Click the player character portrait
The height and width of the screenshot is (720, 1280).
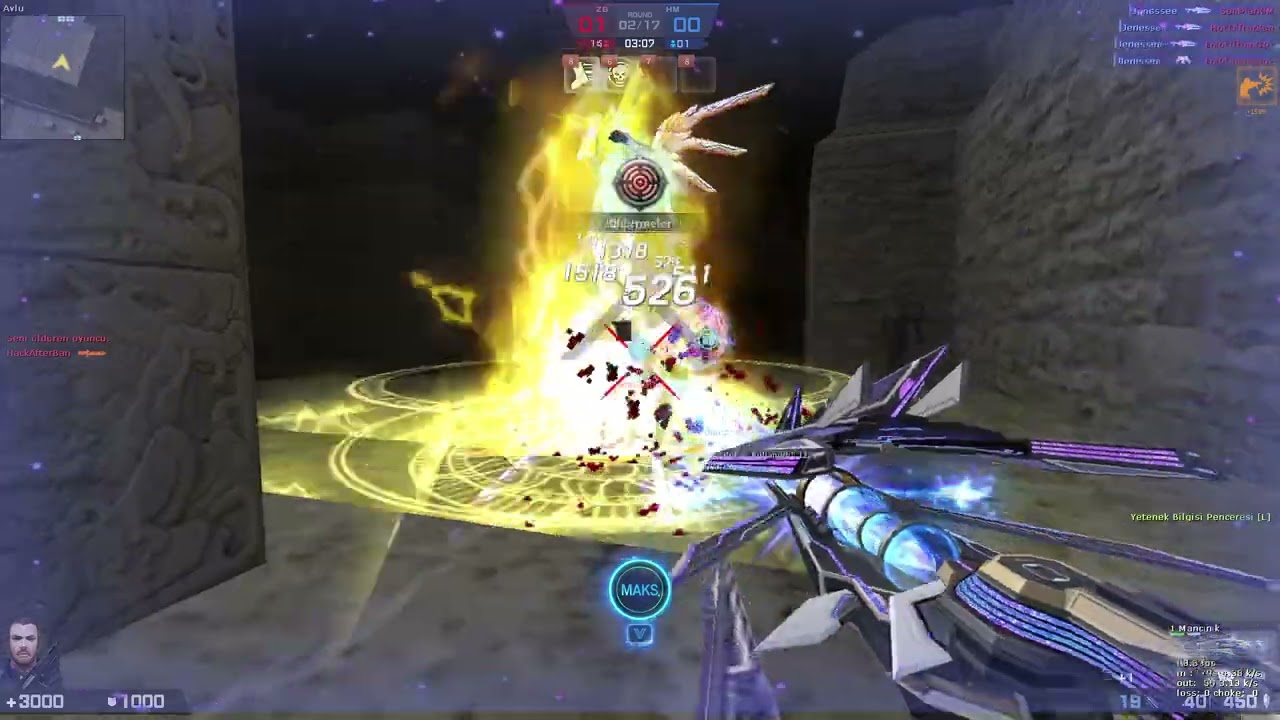coord(25,652)
